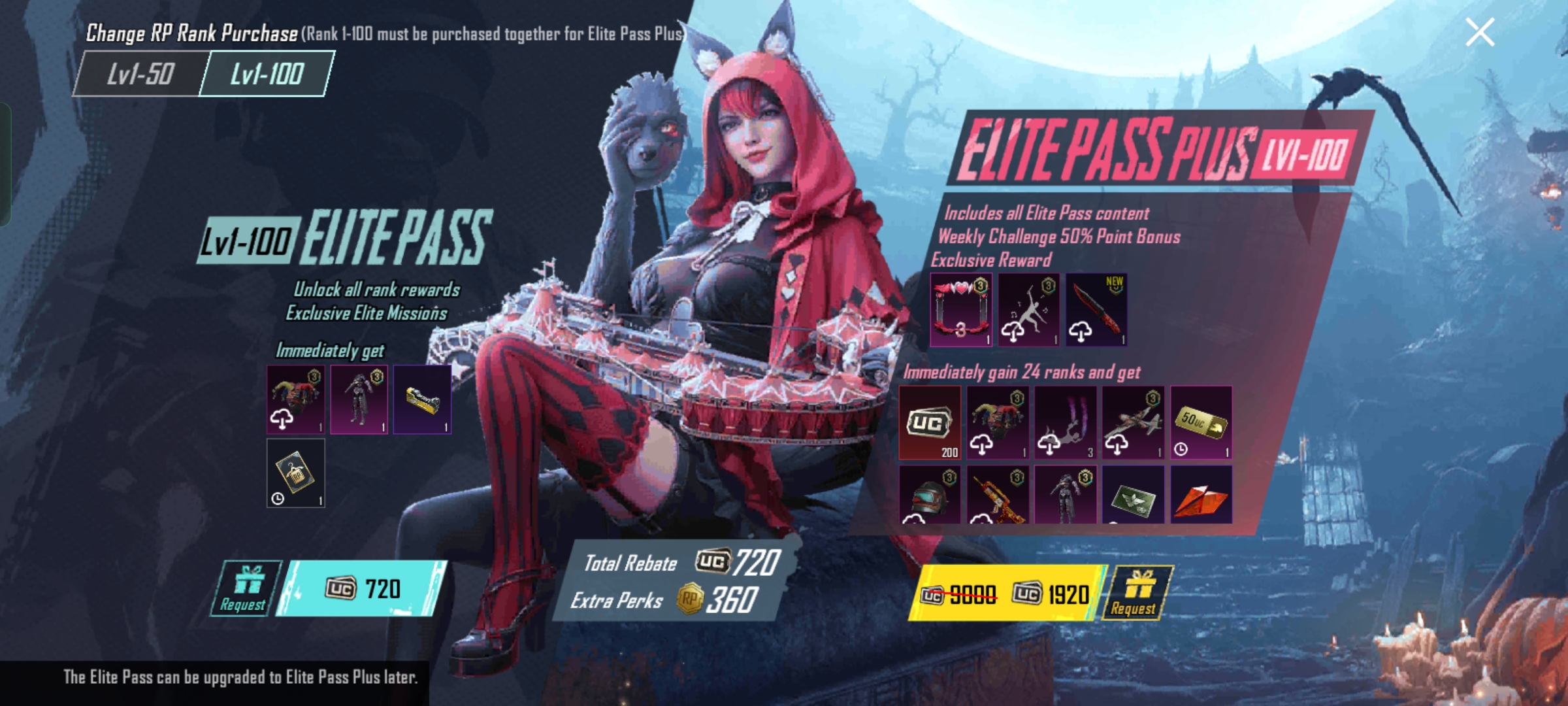The image size is (1568, 706).
Task: View the dancing emote exclusive reward
Action: click(x=1028, y=310)
